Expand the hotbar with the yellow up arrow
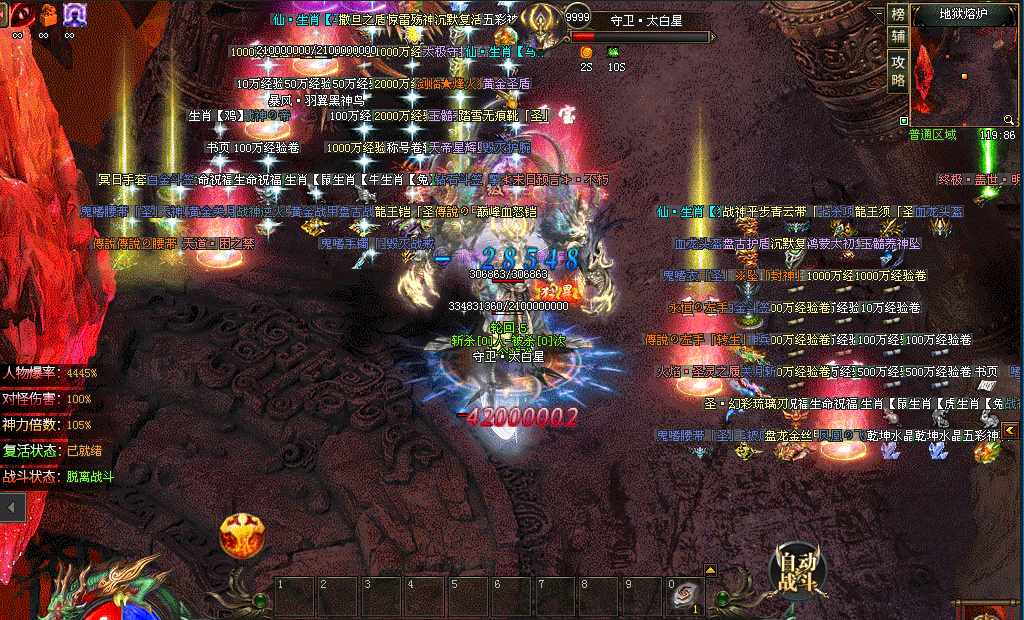The image size is (1024, 620). (711, 570)
